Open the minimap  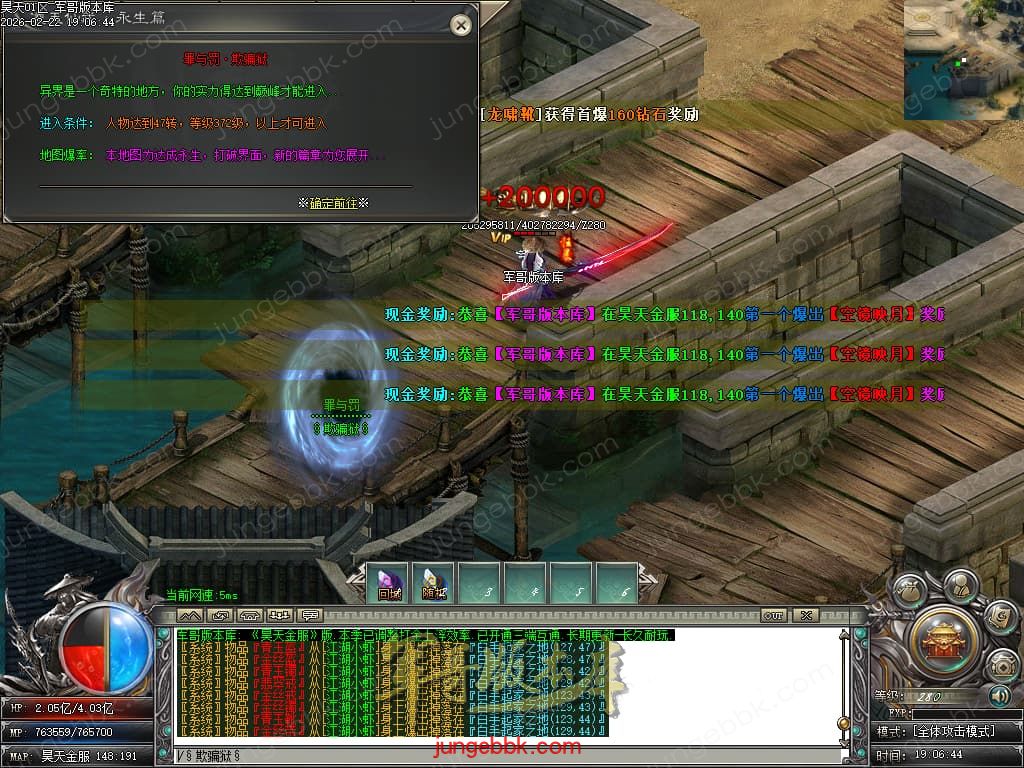point(963,60)
